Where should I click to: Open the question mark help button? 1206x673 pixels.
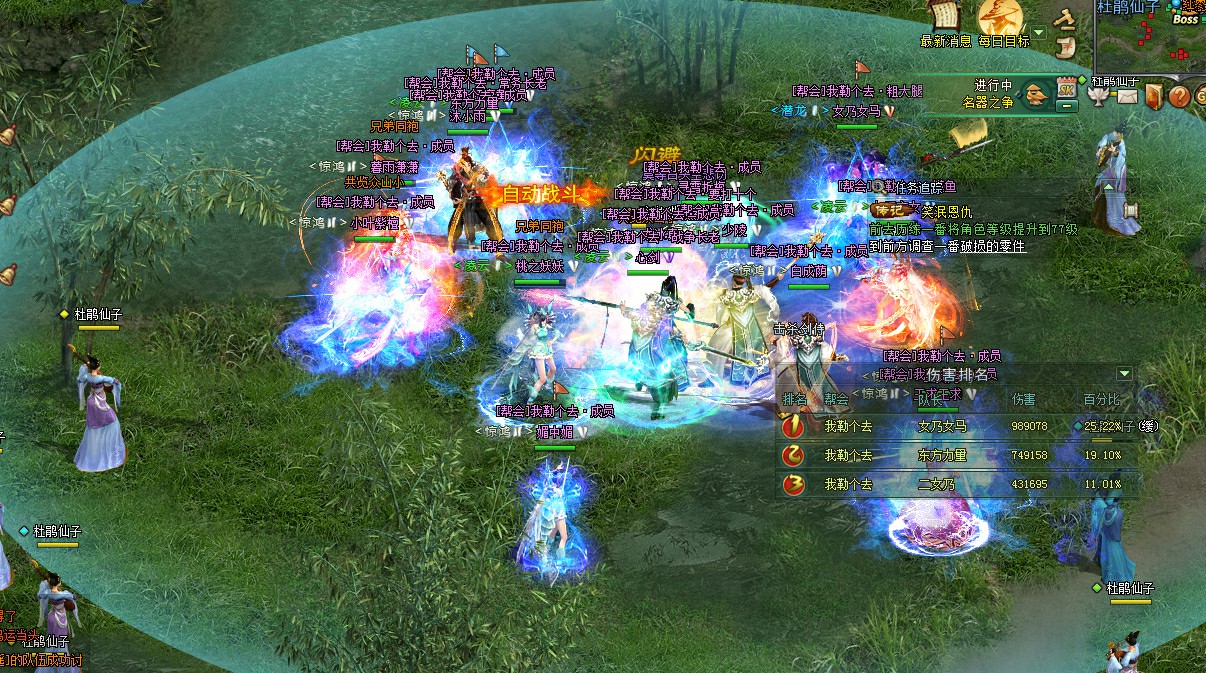point(1179,96)
